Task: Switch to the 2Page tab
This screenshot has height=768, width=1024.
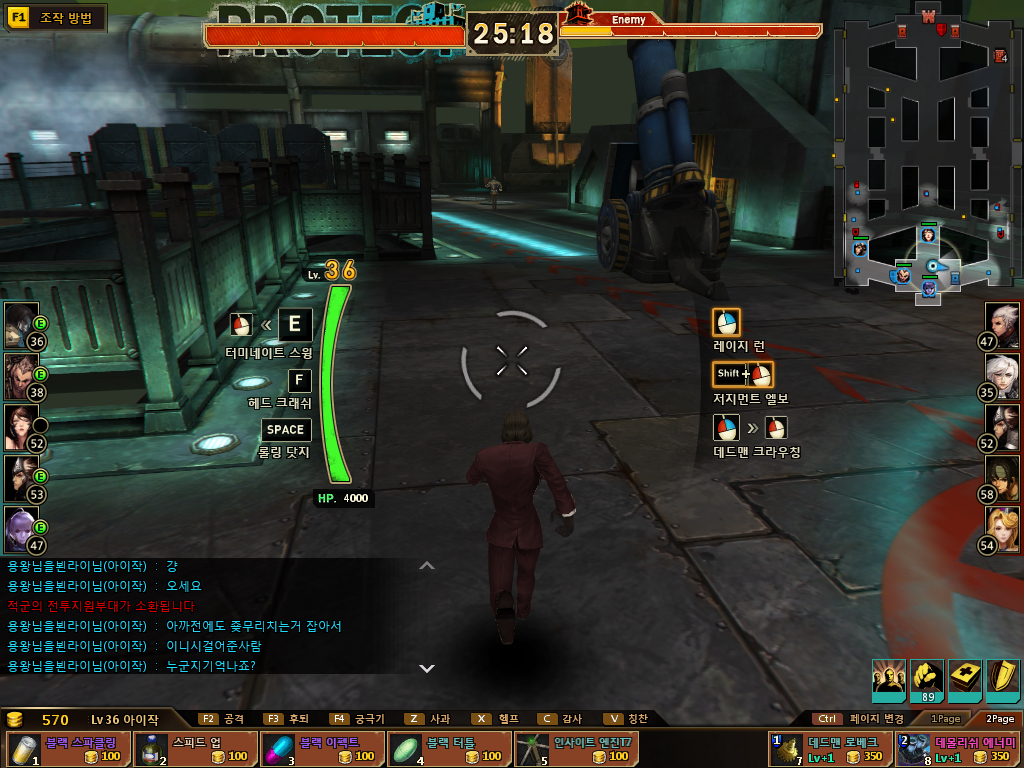Action: pyautogui.click(x=1000, y=718)
